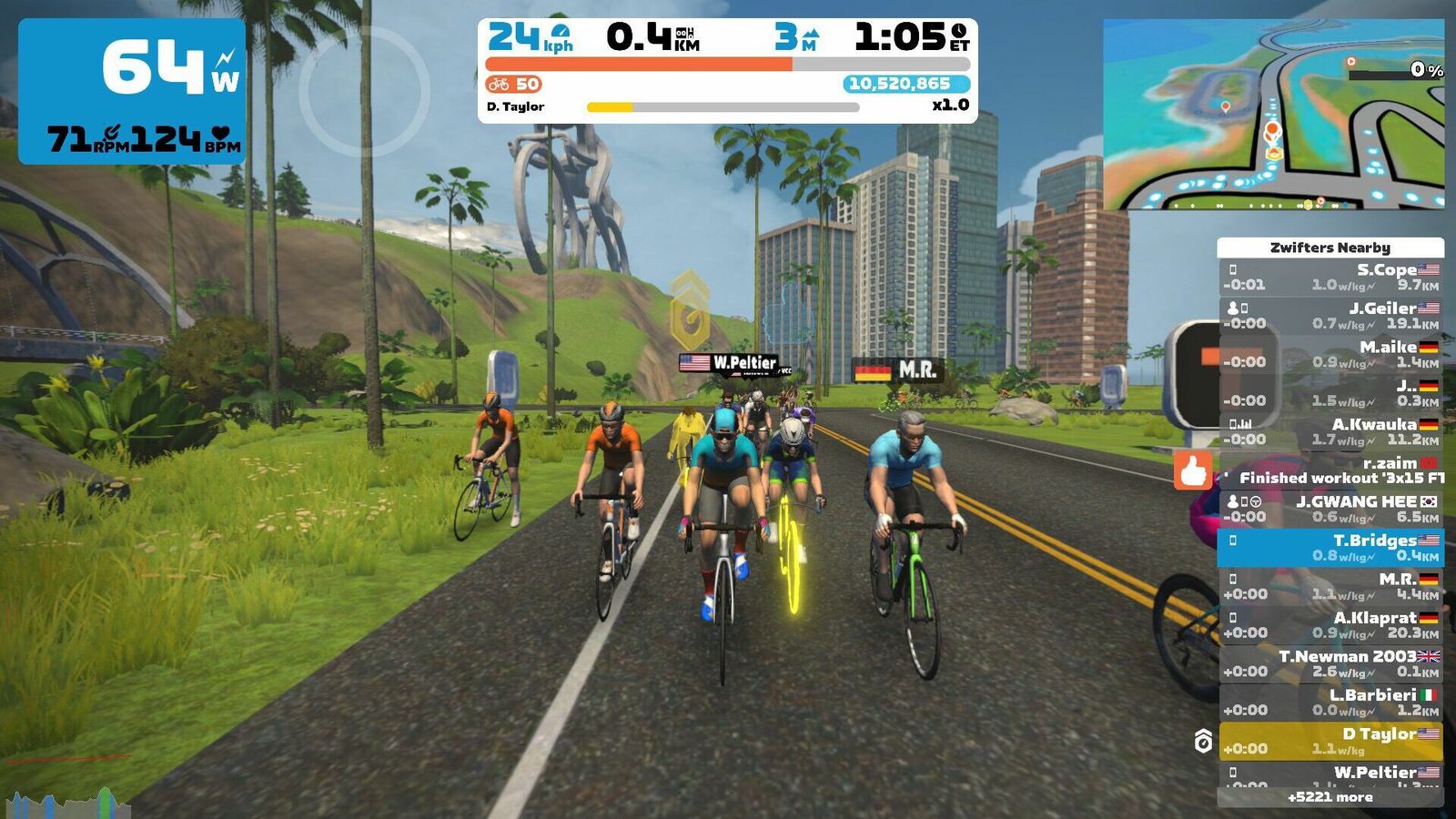Viewport: 1456px width, 819px height.
Task: Choose J.Geiler from the nearby riders list
Action: 1330,316
